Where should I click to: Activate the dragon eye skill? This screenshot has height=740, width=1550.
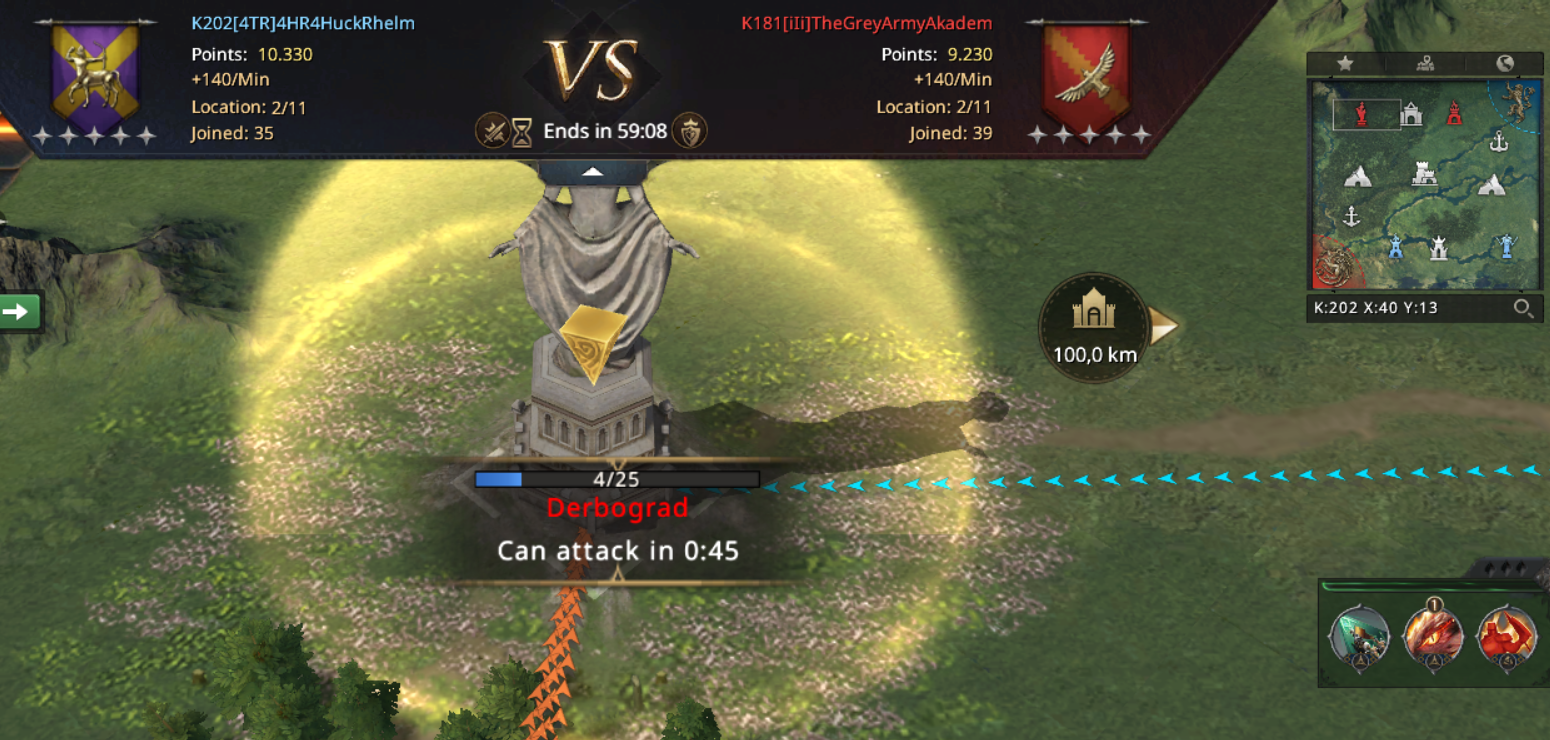point(1433,636)
